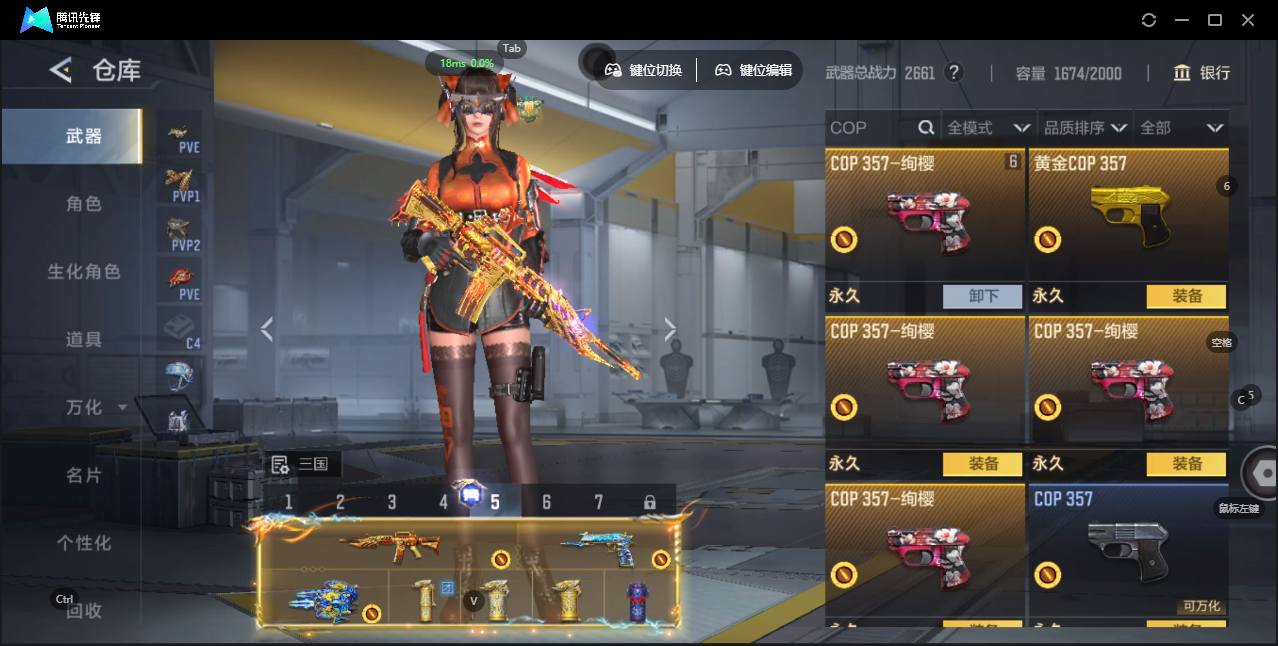Open the 生化角色 category

click(83, 272)
